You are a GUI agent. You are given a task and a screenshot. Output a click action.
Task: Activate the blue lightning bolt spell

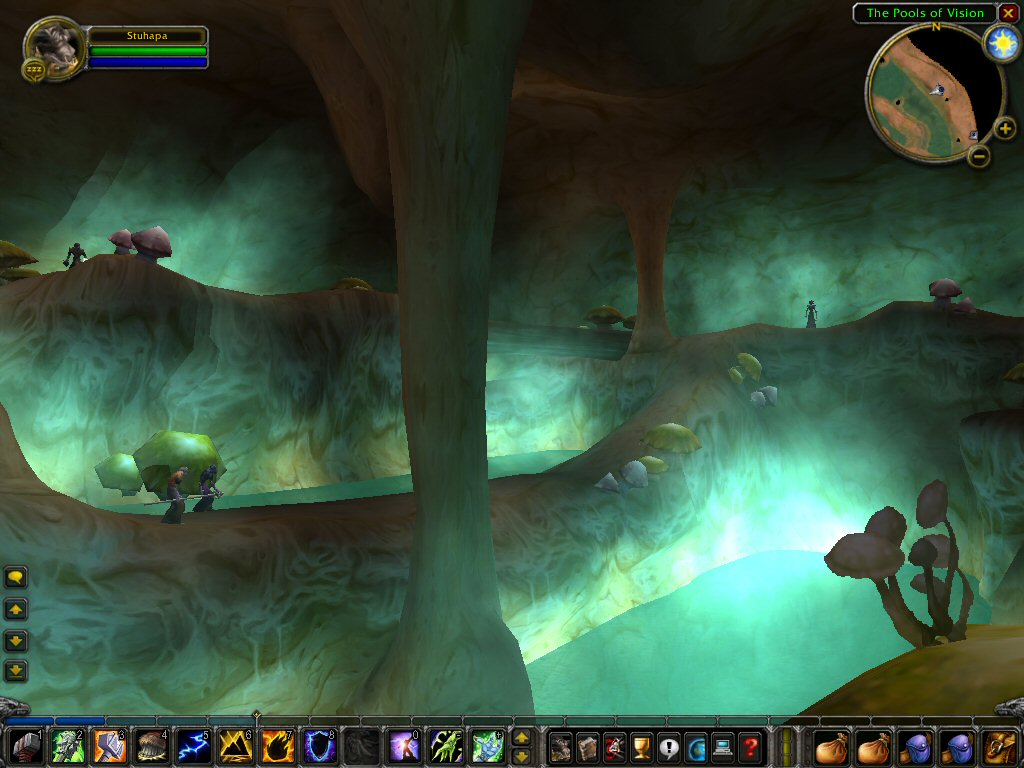[x=193, y=747]
